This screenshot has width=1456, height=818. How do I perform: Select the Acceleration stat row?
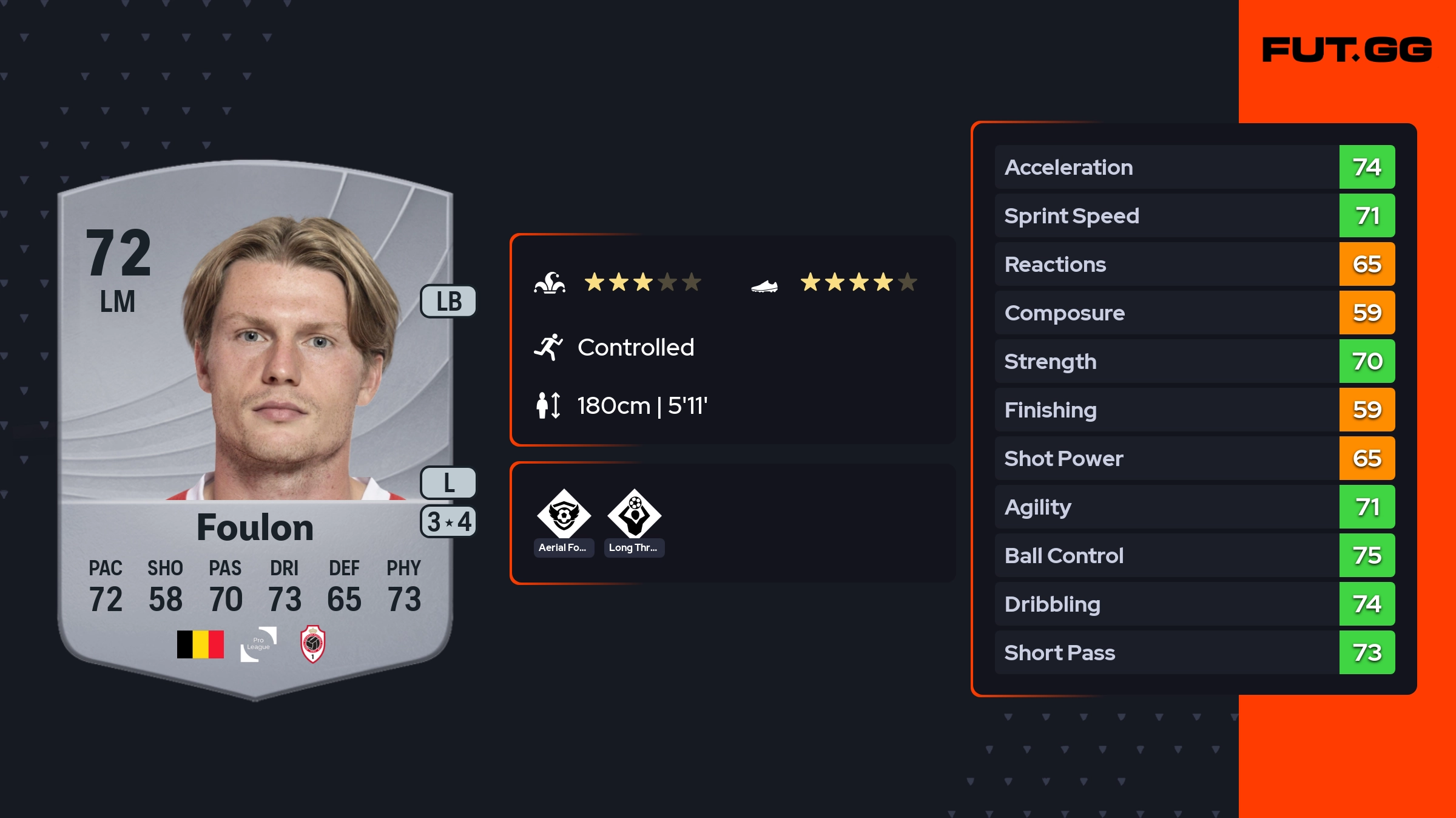tap(1194, 167)
